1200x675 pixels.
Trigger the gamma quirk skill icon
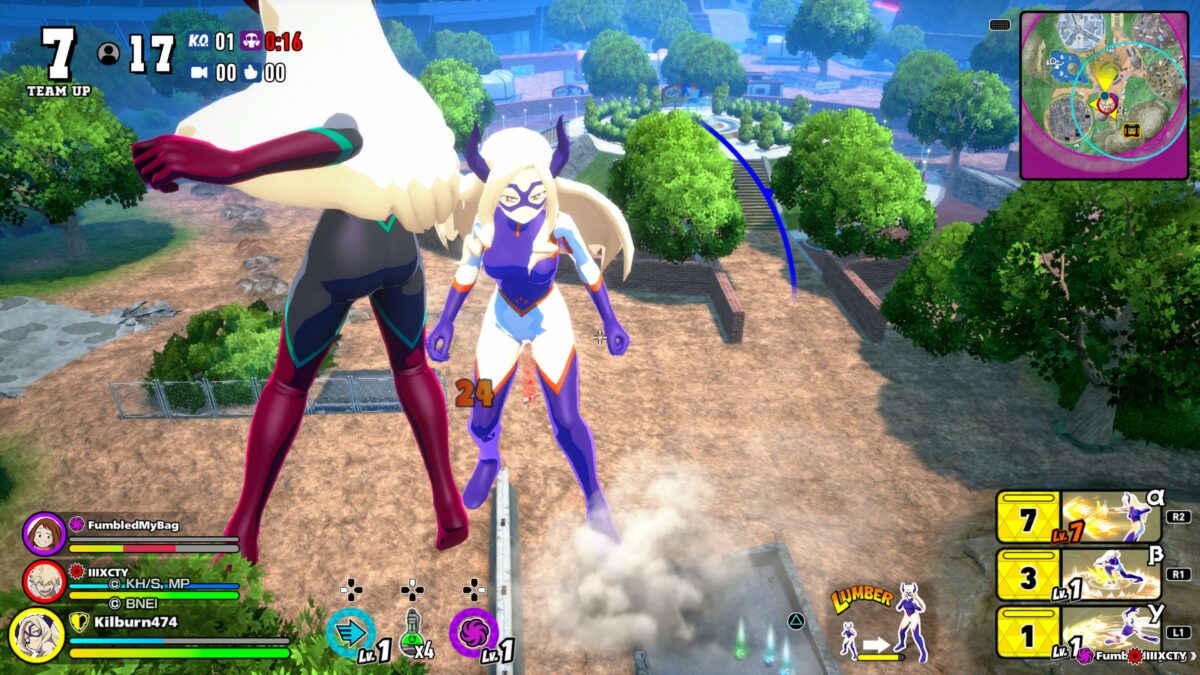(1110, 630)
